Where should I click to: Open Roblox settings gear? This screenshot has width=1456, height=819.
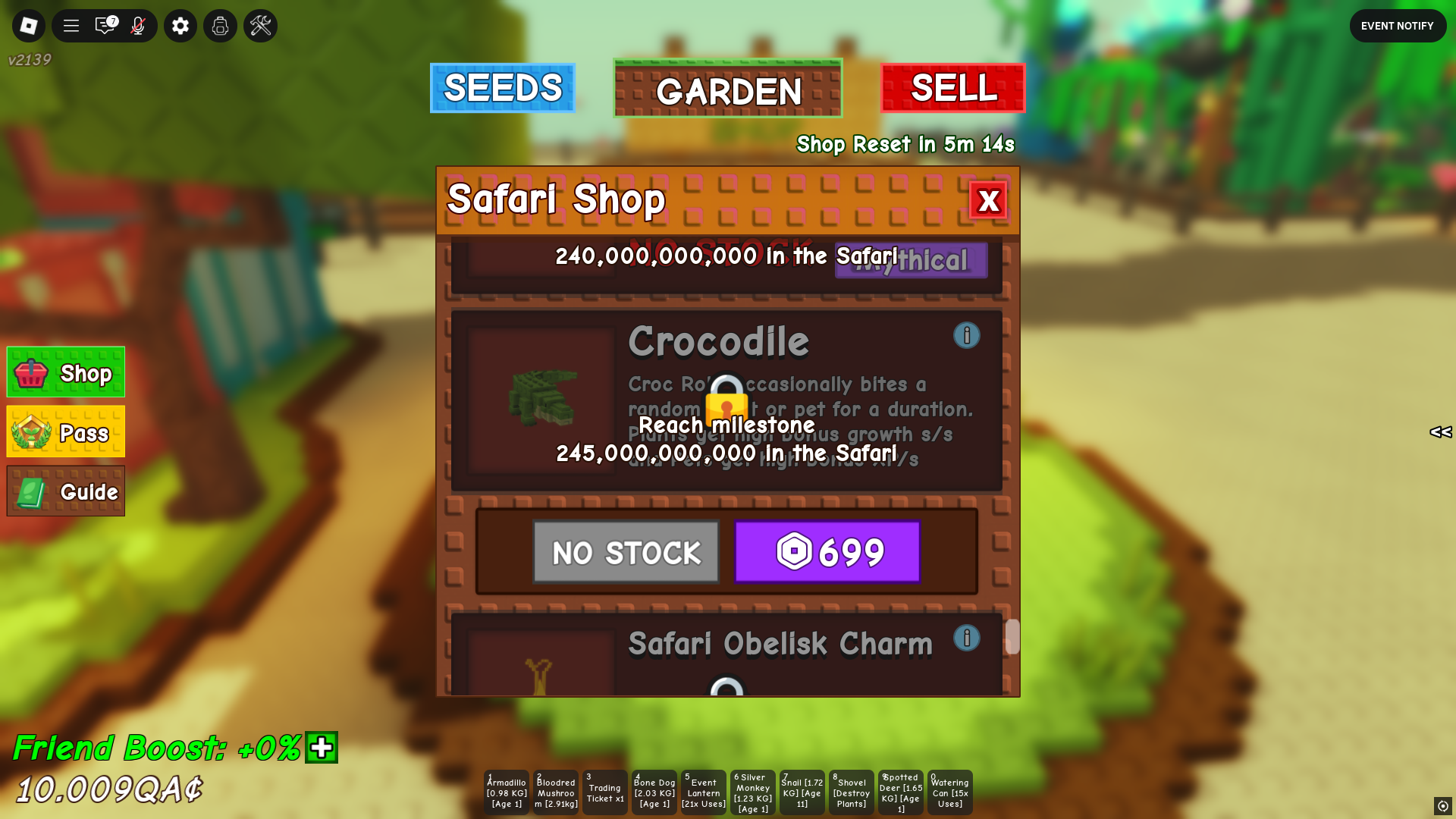pos(180,25)
